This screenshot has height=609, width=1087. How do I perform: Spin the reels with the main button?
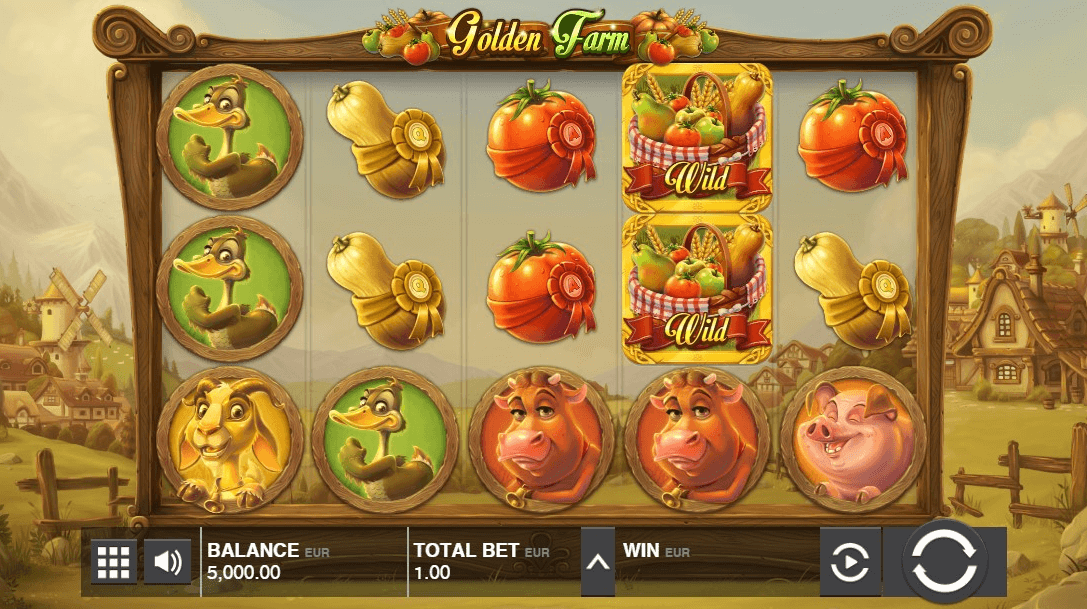click(x=945, y=561)
